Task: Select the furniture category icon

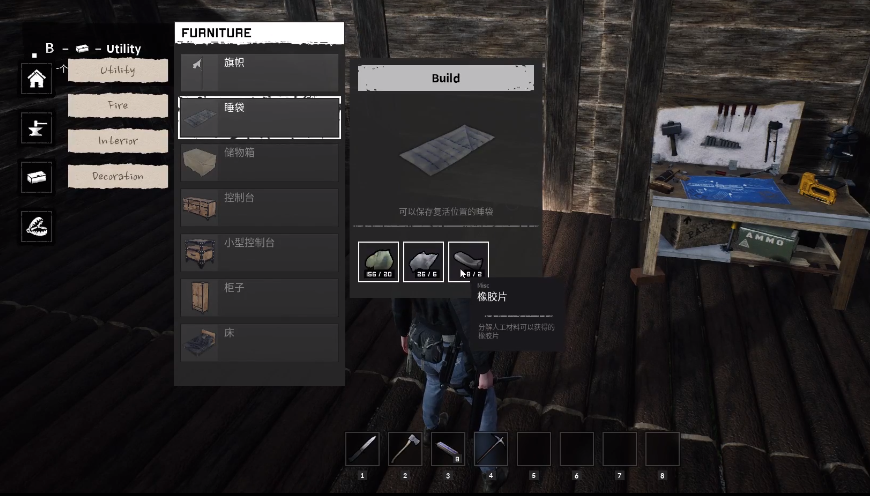Action: 37,177
